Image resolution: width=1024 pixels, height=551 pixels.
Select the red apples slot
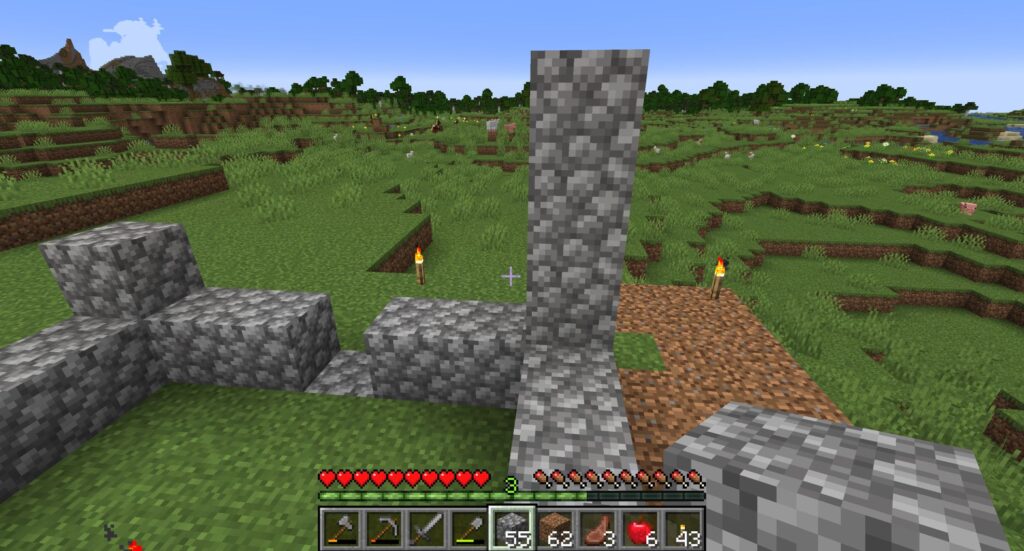(x=641, y=527)
